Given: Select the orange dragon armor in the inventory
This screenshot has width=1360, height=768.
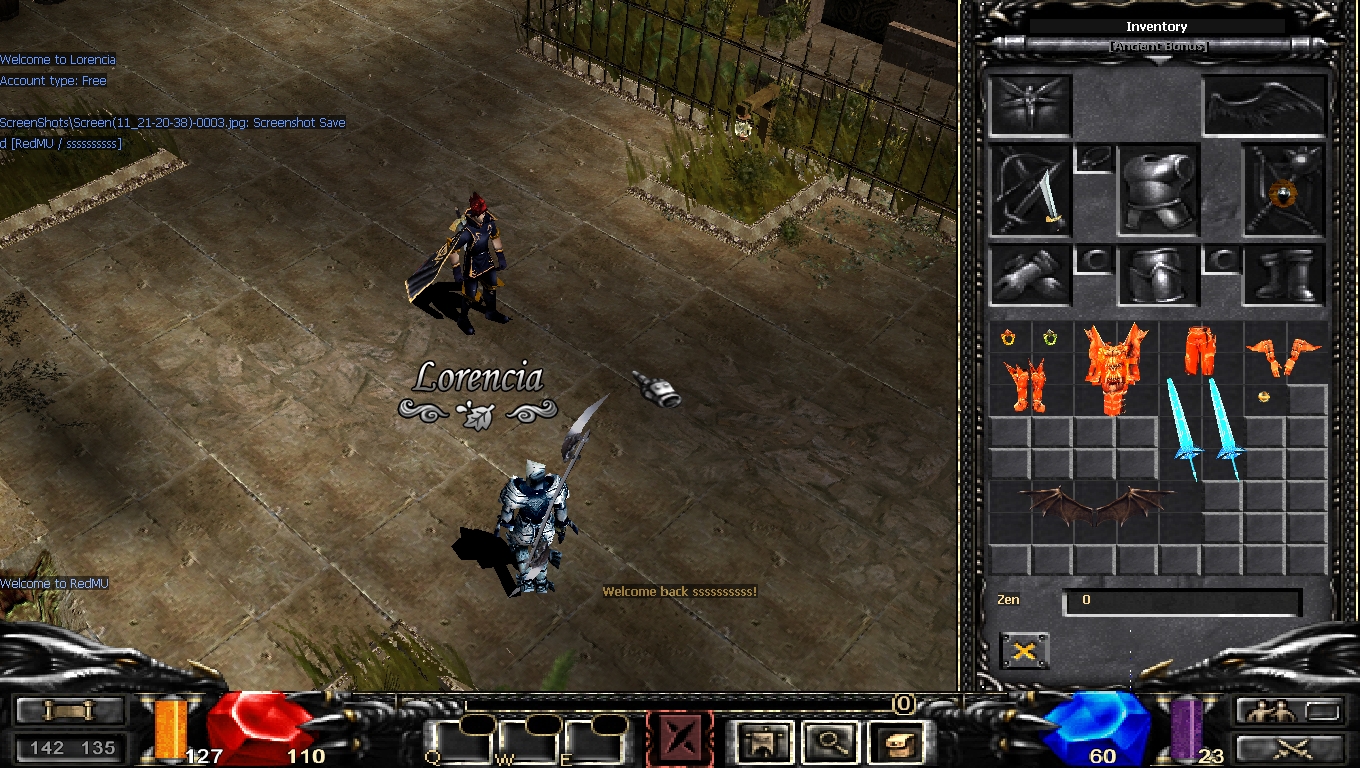Looking at the screenshot, I should [1115, 367].
